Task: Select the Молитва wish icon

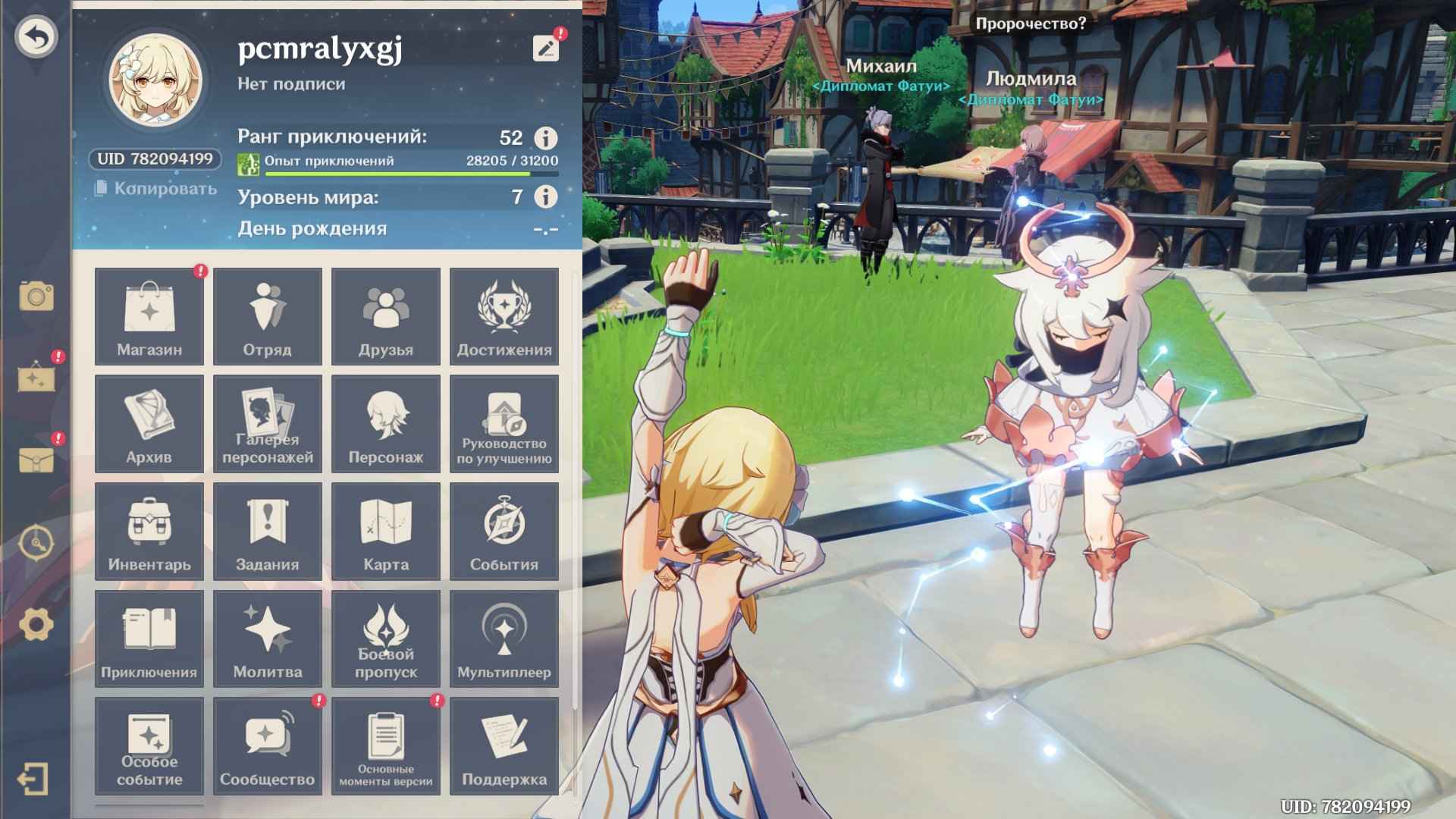Action: click(267, 639)
